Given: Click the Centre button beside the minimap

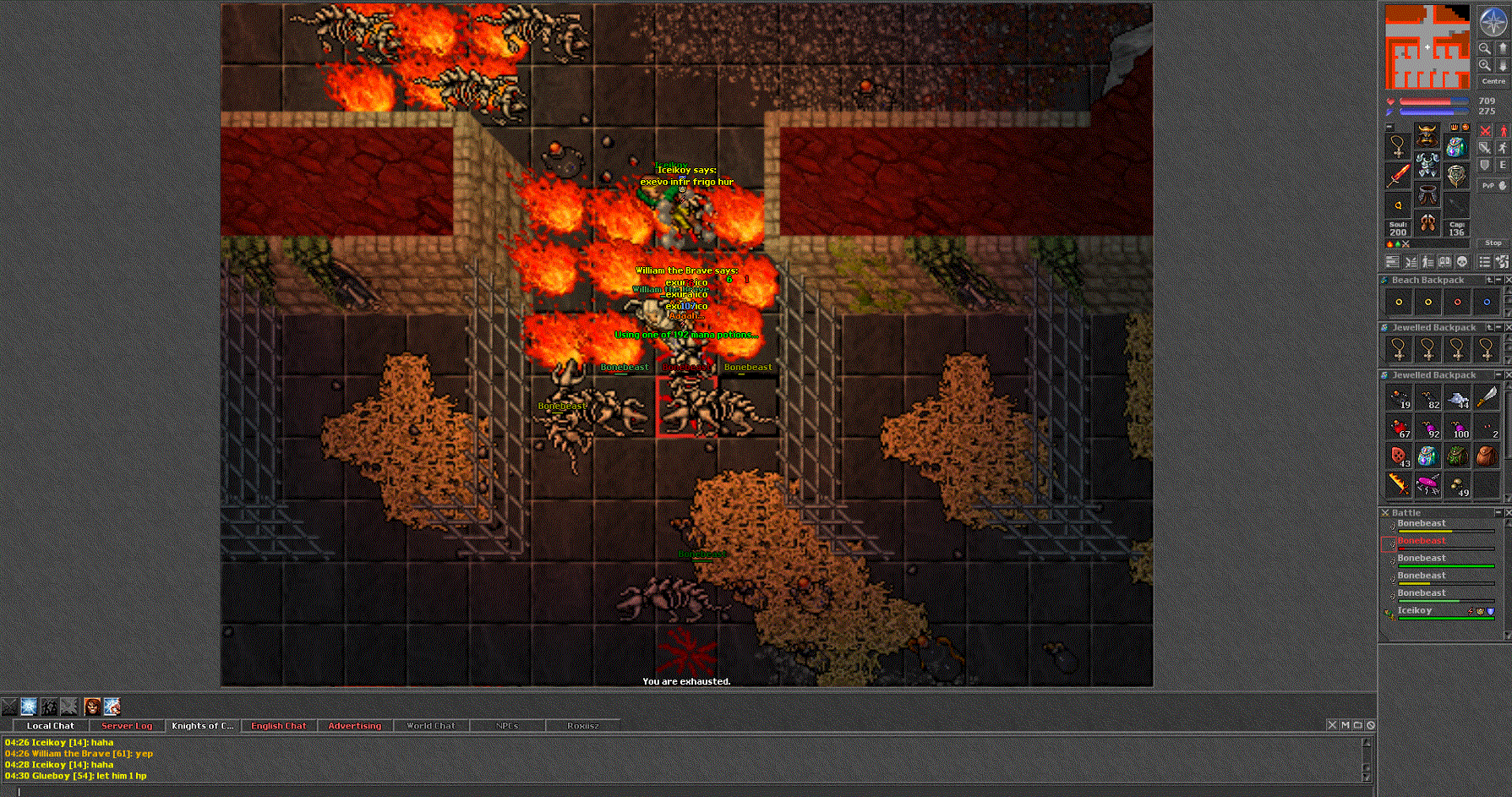Looking at the screenshot, I should (x=1493, y=81).
